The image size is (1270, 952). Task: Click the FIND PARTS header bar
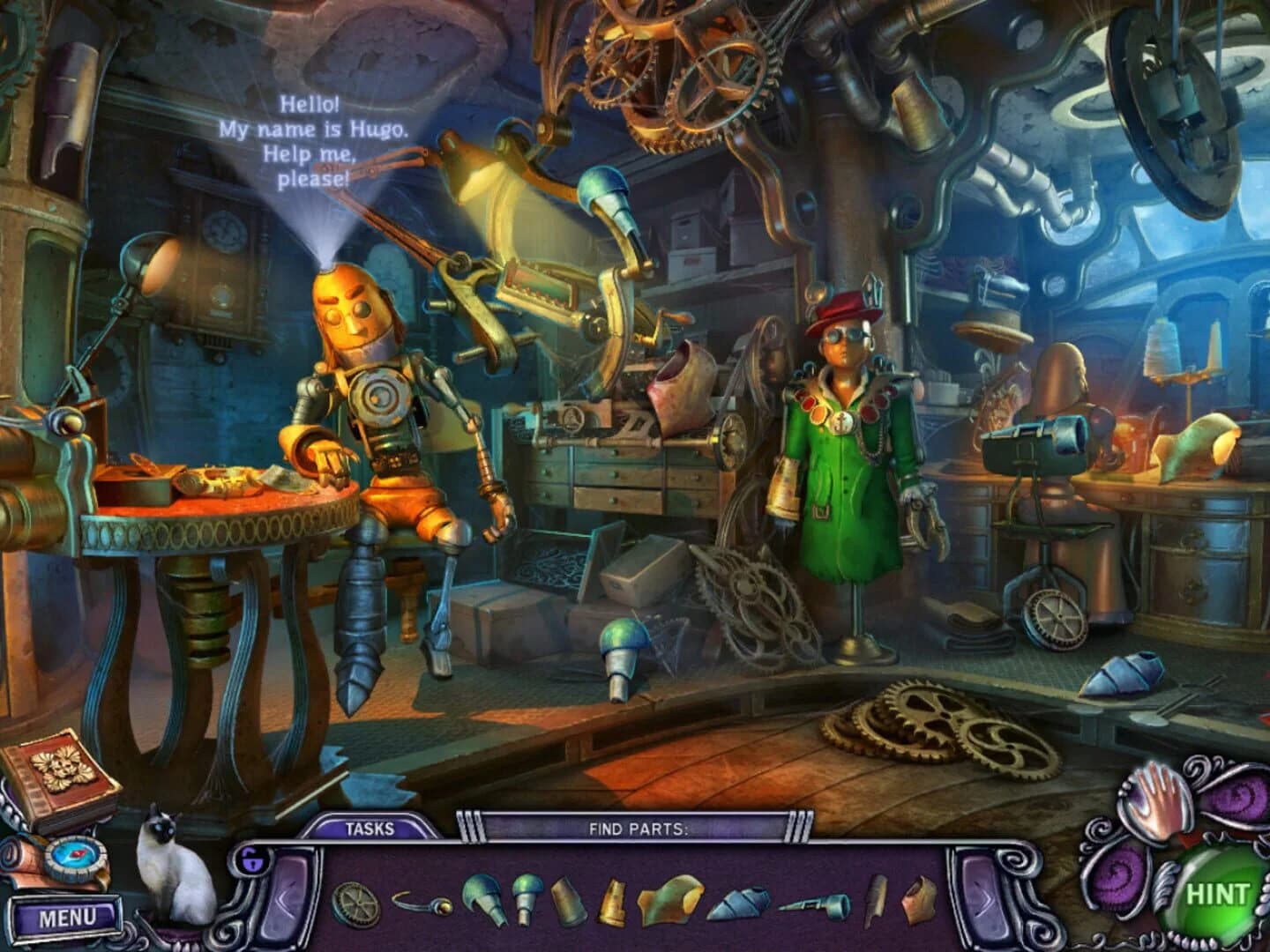631,827
